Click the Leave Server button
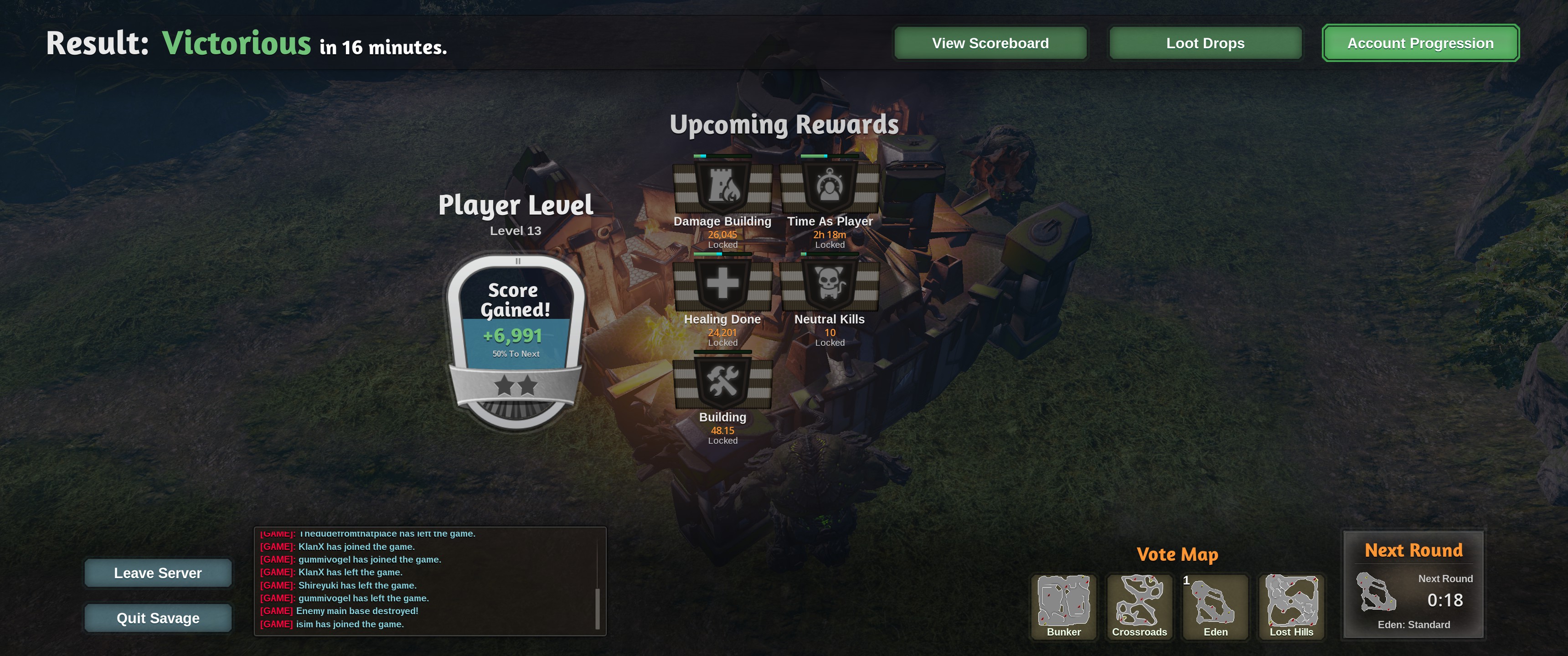 point(158,573)
